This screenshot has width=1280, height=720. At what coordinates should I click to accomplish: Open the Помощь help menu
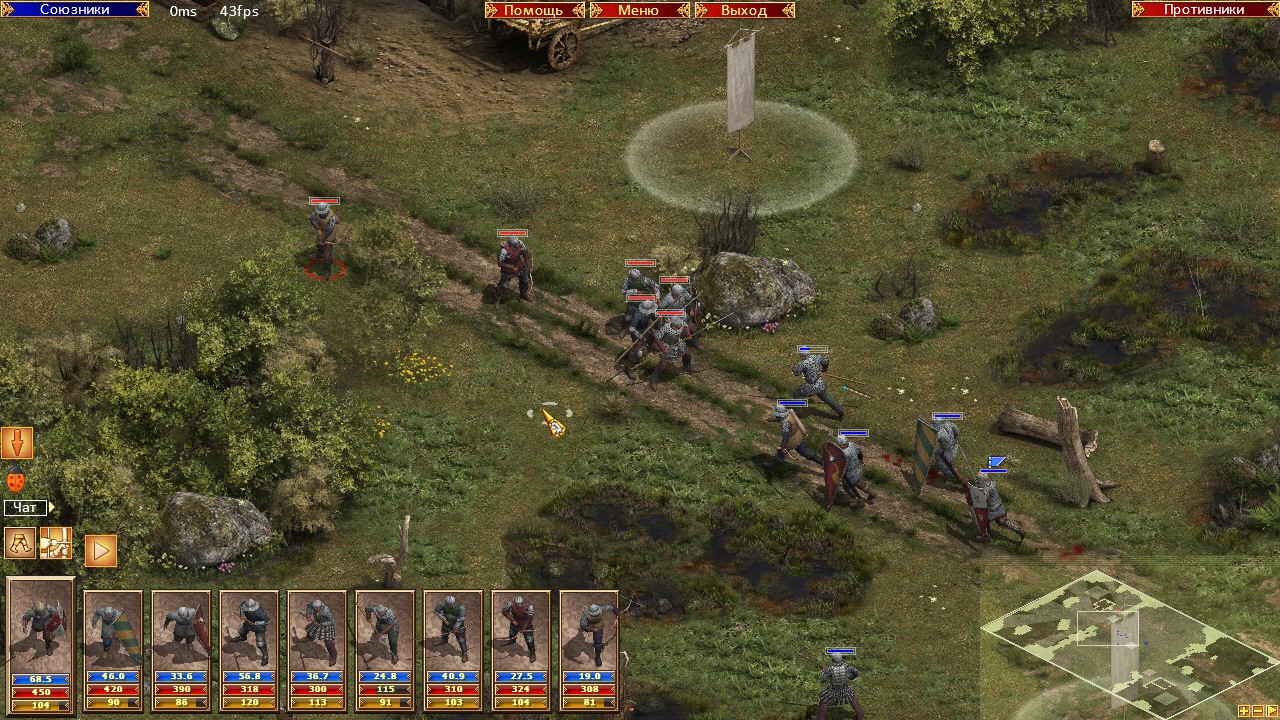coord(534,10)
